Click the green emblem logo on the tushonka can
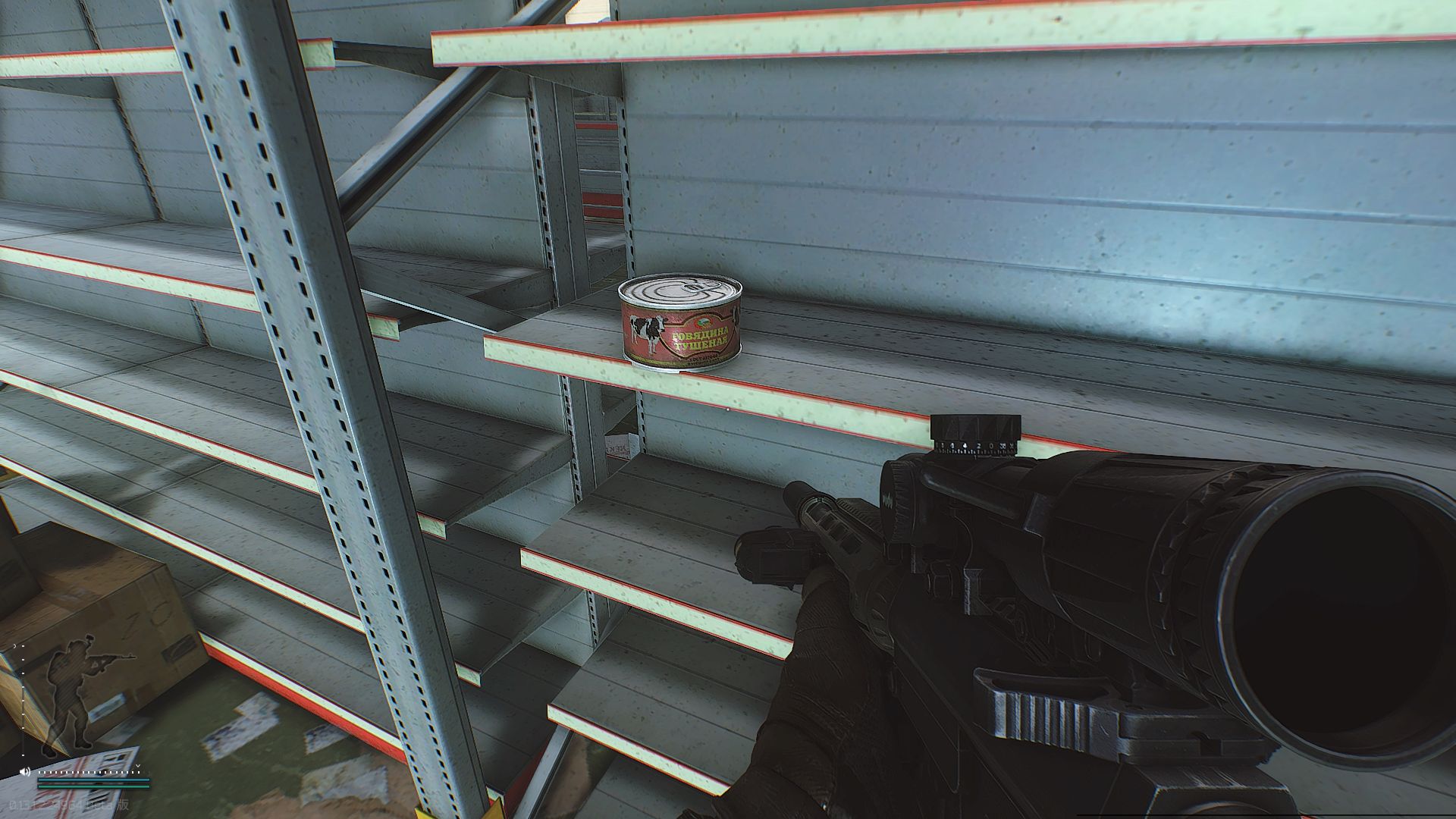 pos(702,322)
